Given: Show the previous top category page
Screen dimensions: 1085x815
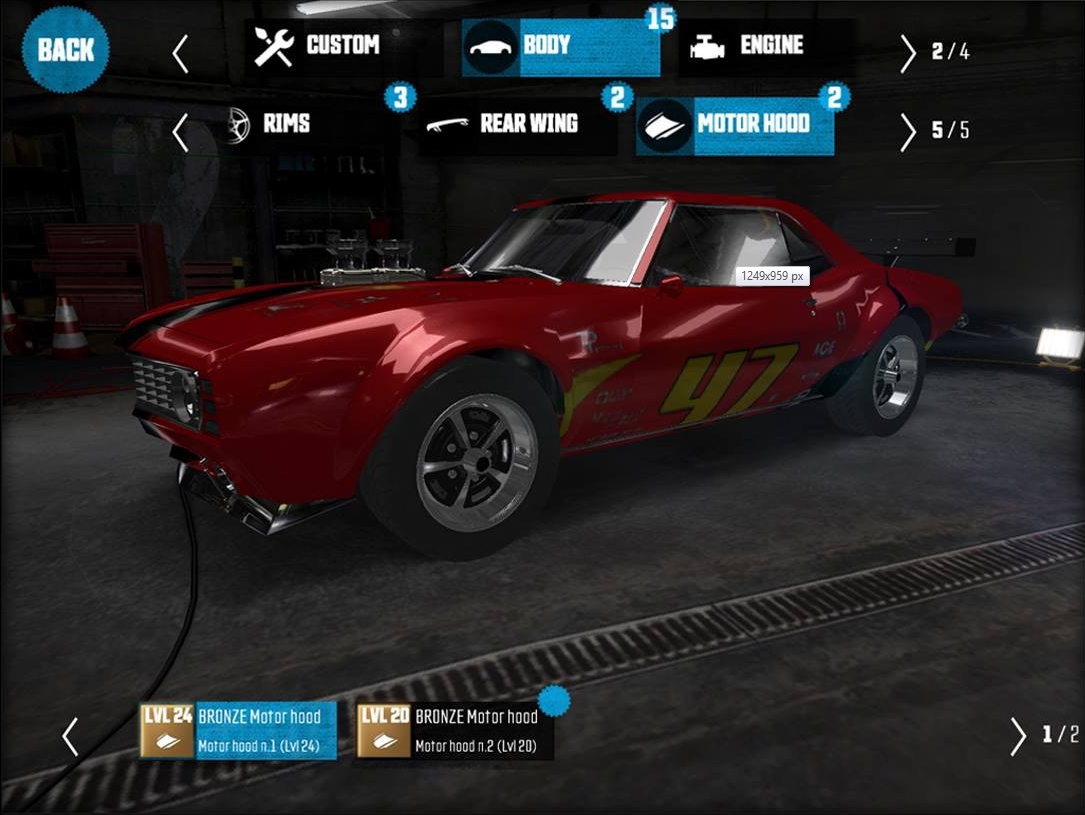Looking at the screenshot, I should [181, 54].
